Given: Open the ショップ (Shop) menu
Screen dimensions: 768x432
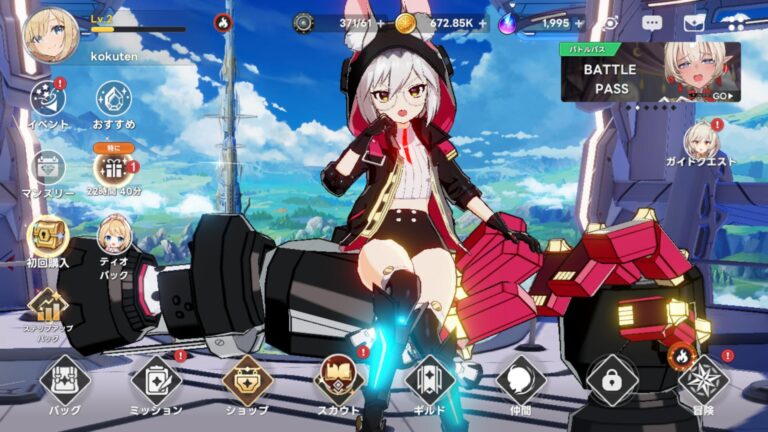Looking at the screenshot, I should [247, 381].
